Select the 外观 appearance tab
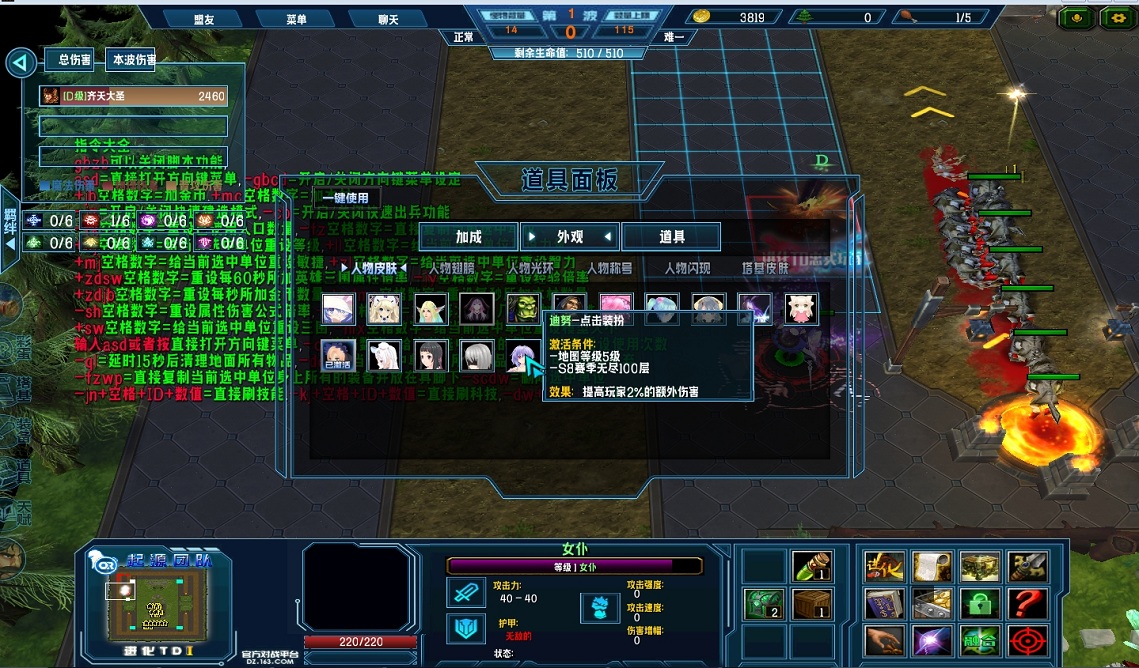This screenshot has height=668, width=1139. click(570, 237)
